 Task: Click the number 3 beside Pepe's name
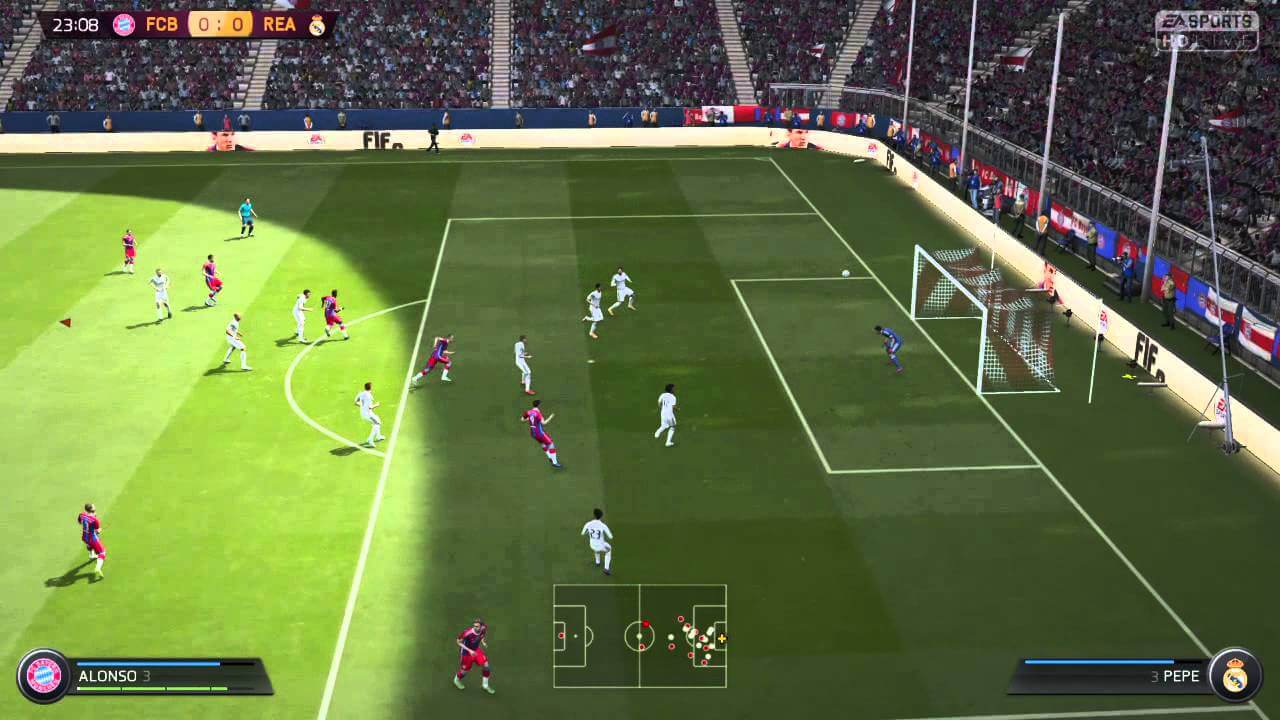click(1155, 676)
